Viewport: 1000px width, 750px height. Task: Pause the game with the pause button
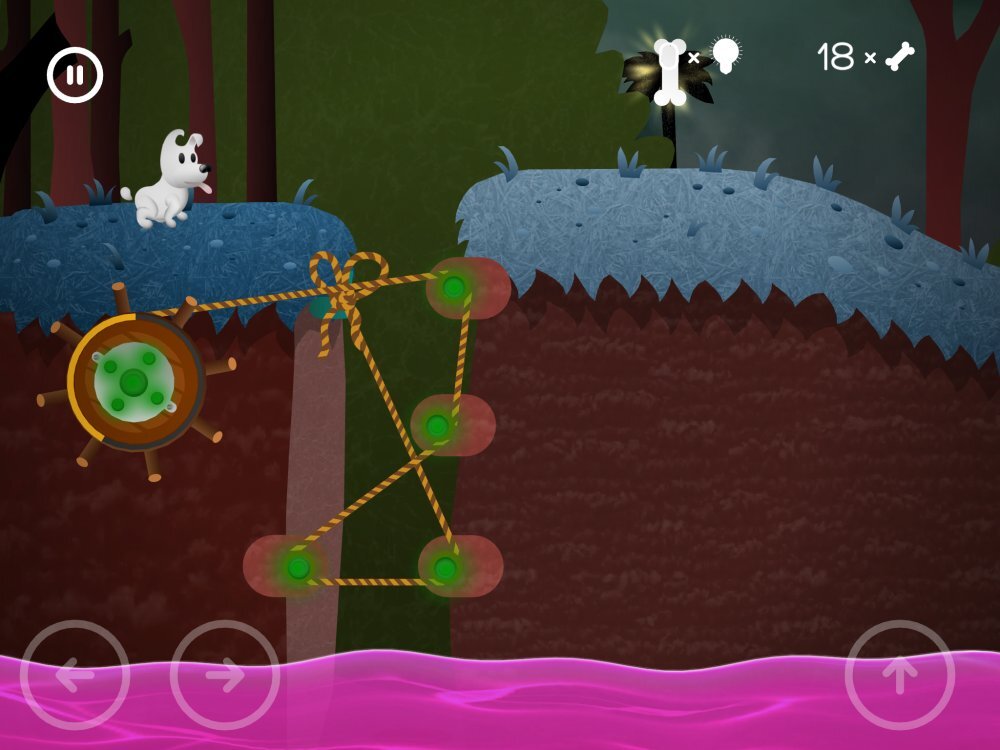pos(75,75)
